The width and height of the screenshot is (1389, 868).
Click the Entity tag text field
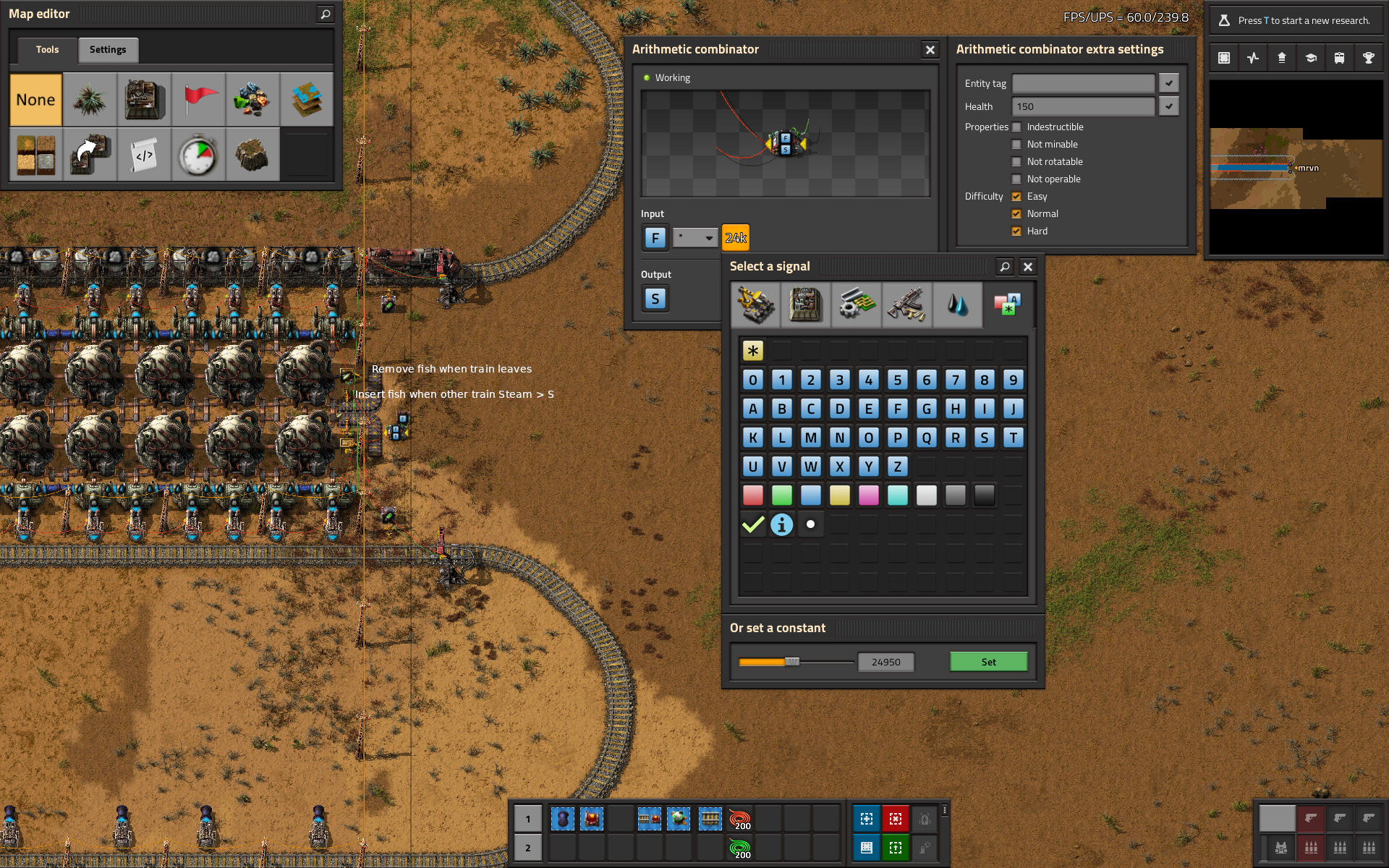point(1083,83)
